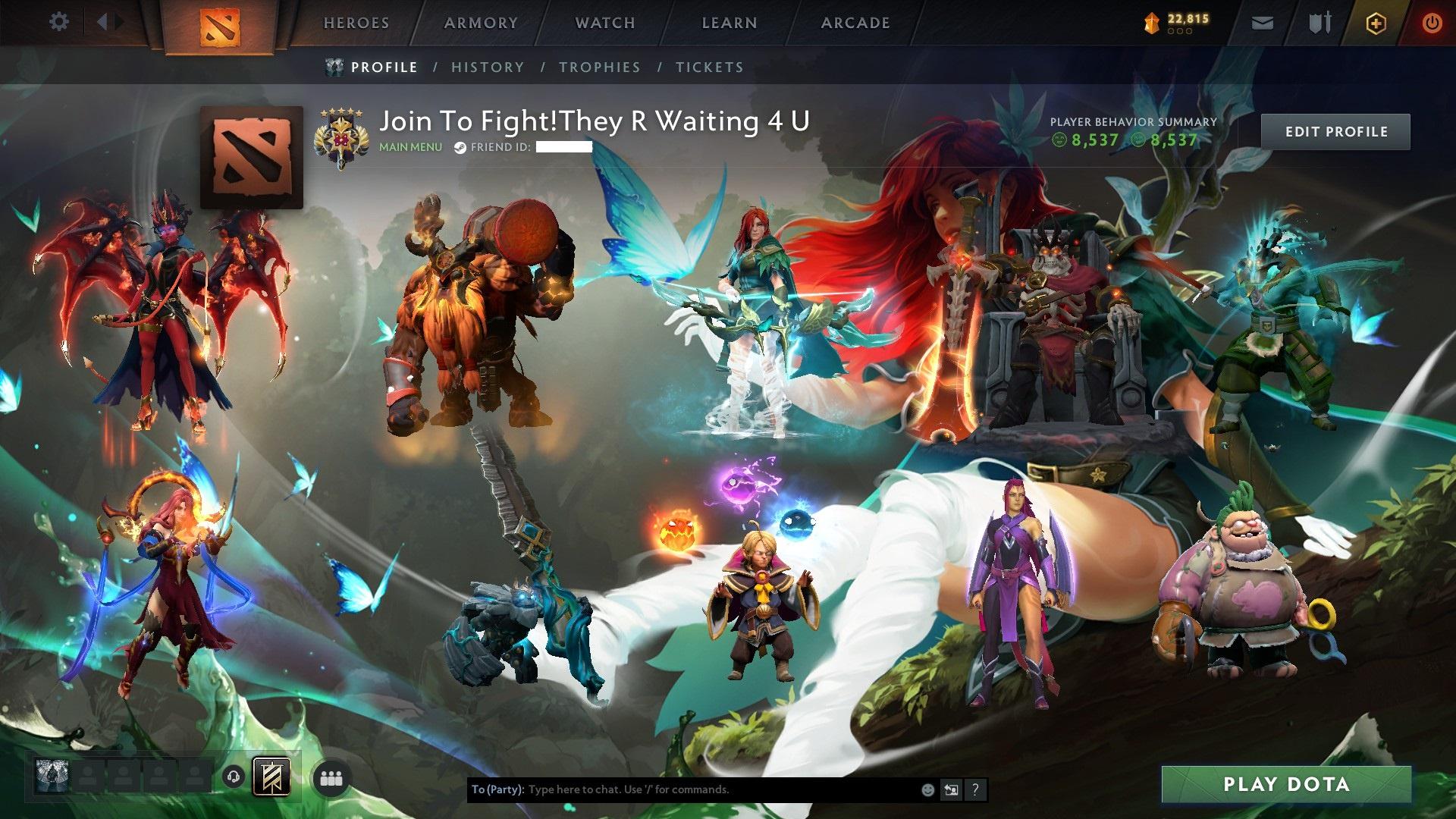
Task: Expand the MAIN MENU label dropdown
Action: pos(409,148)
